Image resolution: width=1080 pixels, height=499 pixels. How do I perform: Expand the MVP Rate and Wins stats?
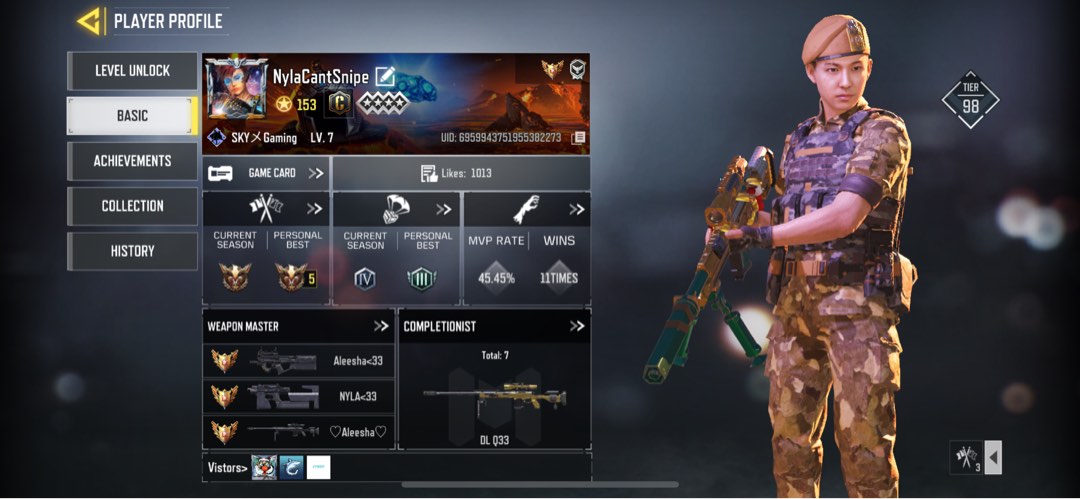click(576, 209)
